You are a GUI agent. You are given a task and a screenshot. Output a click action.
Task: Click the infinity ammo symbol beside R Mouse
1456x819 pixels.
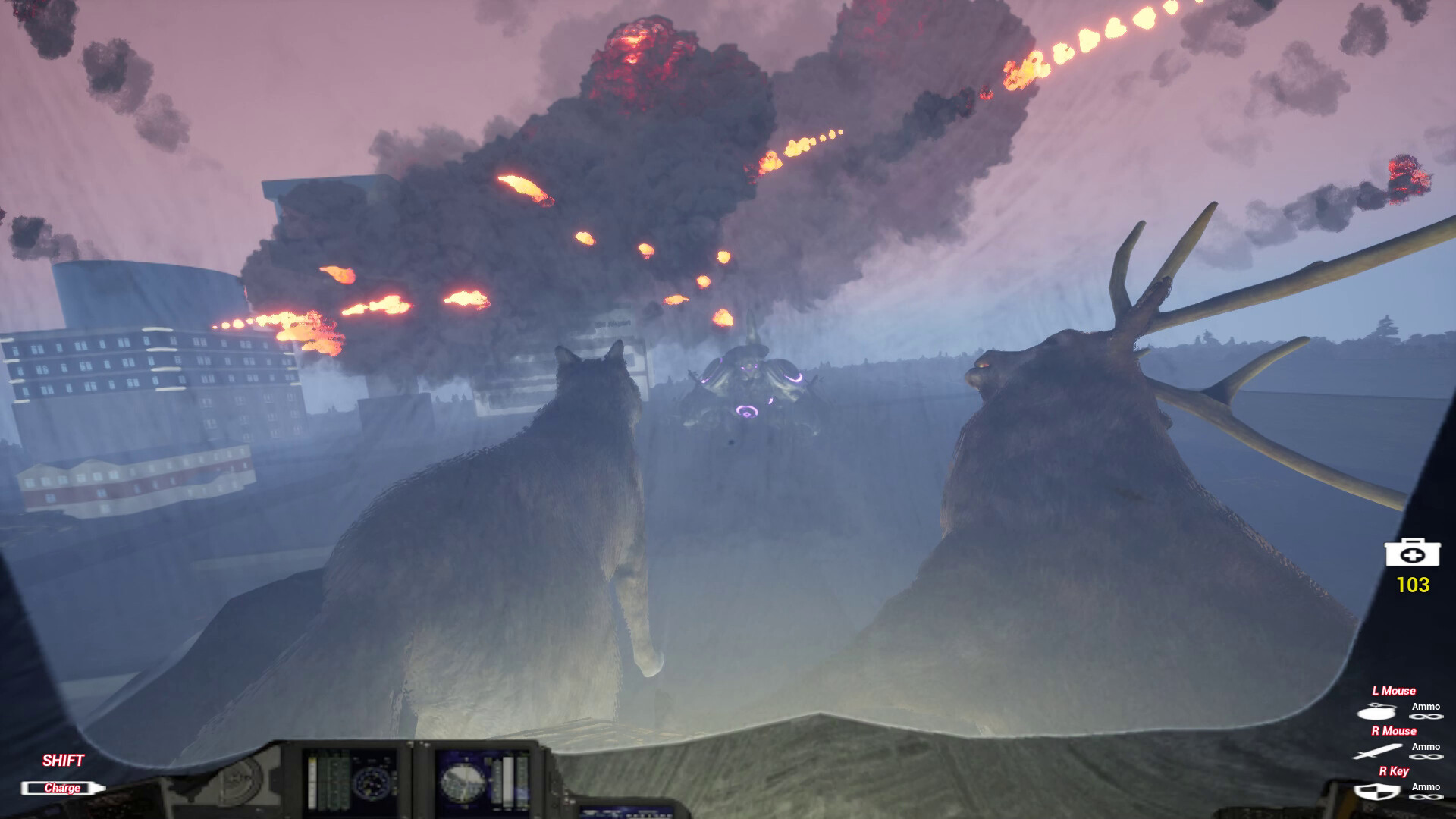1426,757
